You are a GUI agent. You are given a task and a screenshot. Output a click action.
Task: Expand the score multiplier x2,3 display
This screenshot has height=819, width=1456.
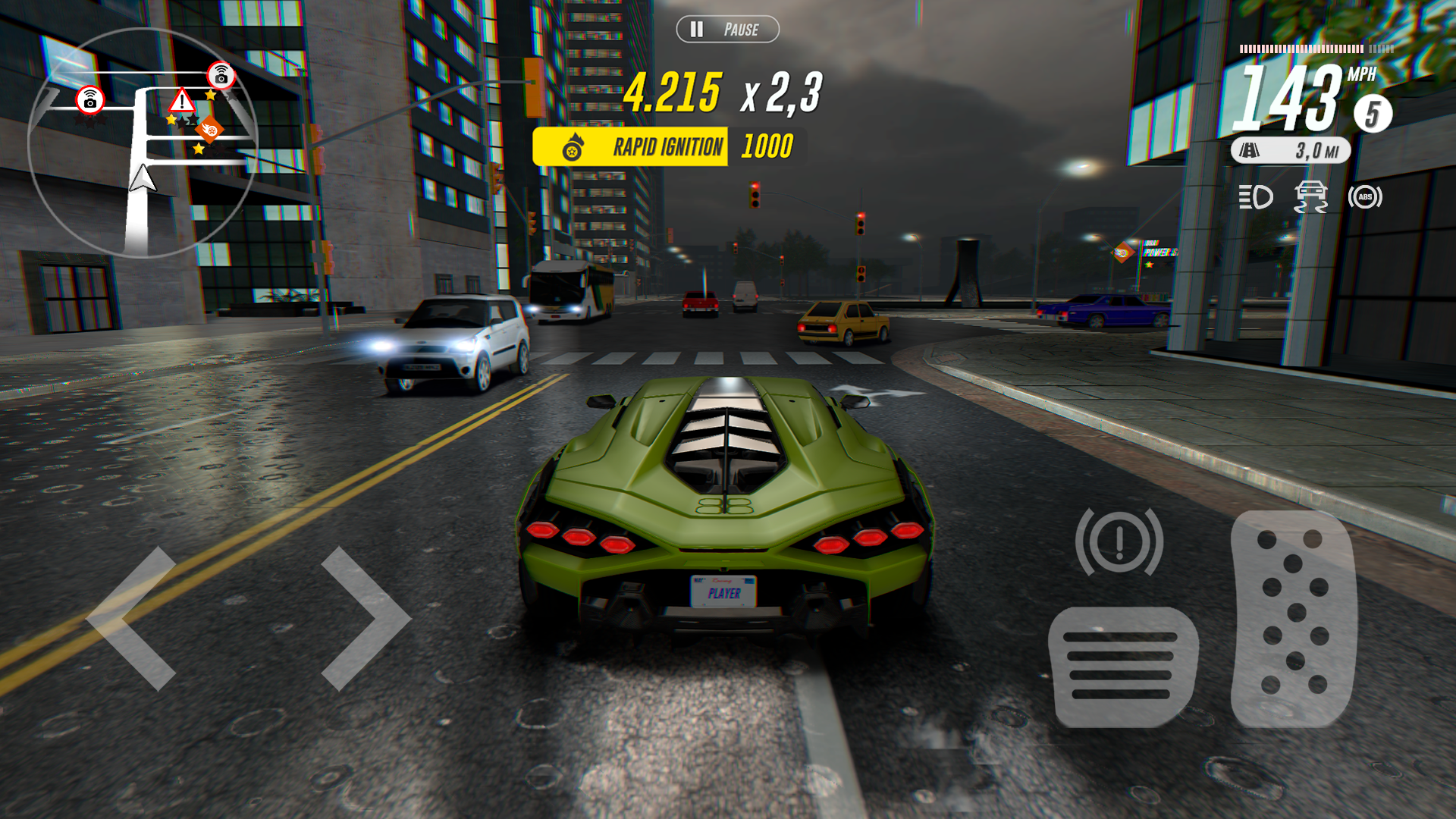pos(781,94)
